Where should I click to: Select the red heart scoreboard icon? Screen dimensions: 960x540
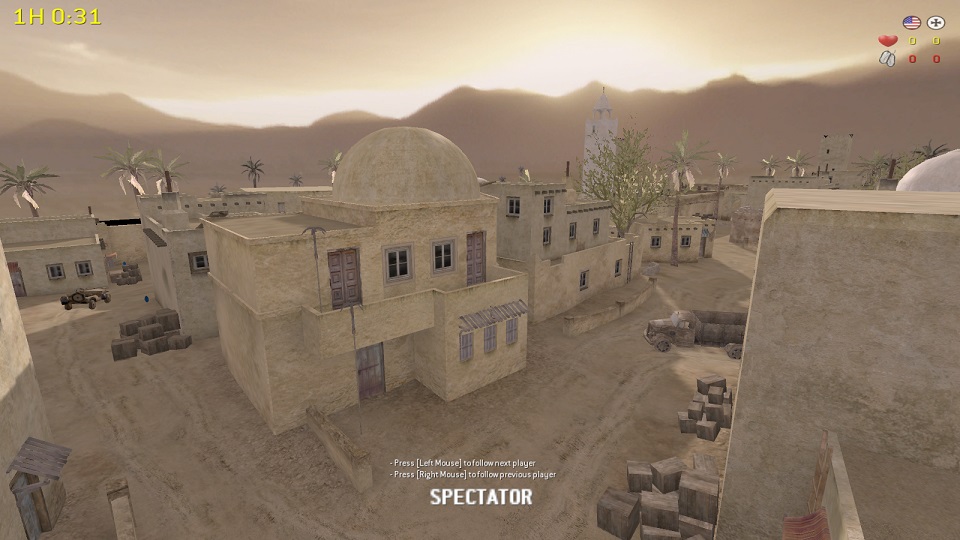(x=887, y=41)
